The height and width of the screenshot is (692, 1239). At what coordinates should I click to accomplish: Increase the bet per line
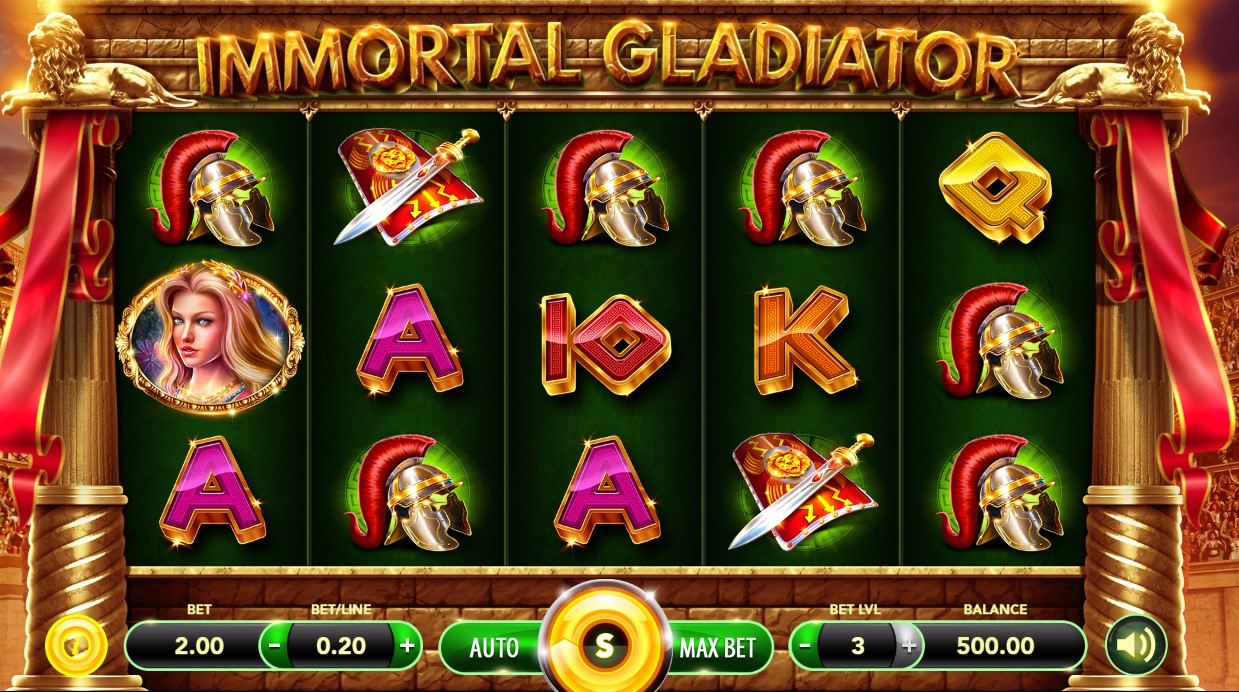(407, 646)
